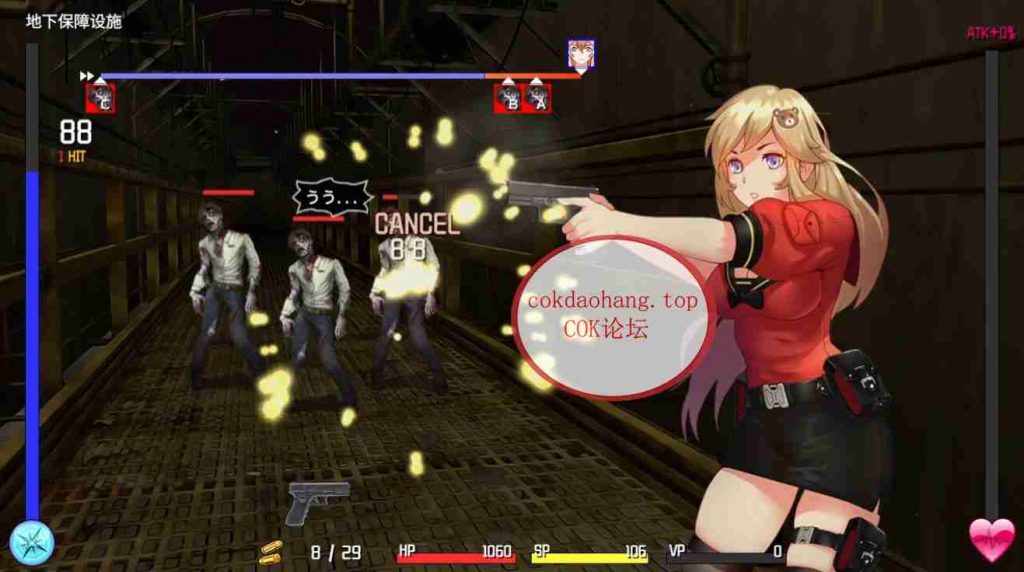Select enemy C's turn order marker
1024x572 pixels.
pyautogui.click(x=100, y=98)
